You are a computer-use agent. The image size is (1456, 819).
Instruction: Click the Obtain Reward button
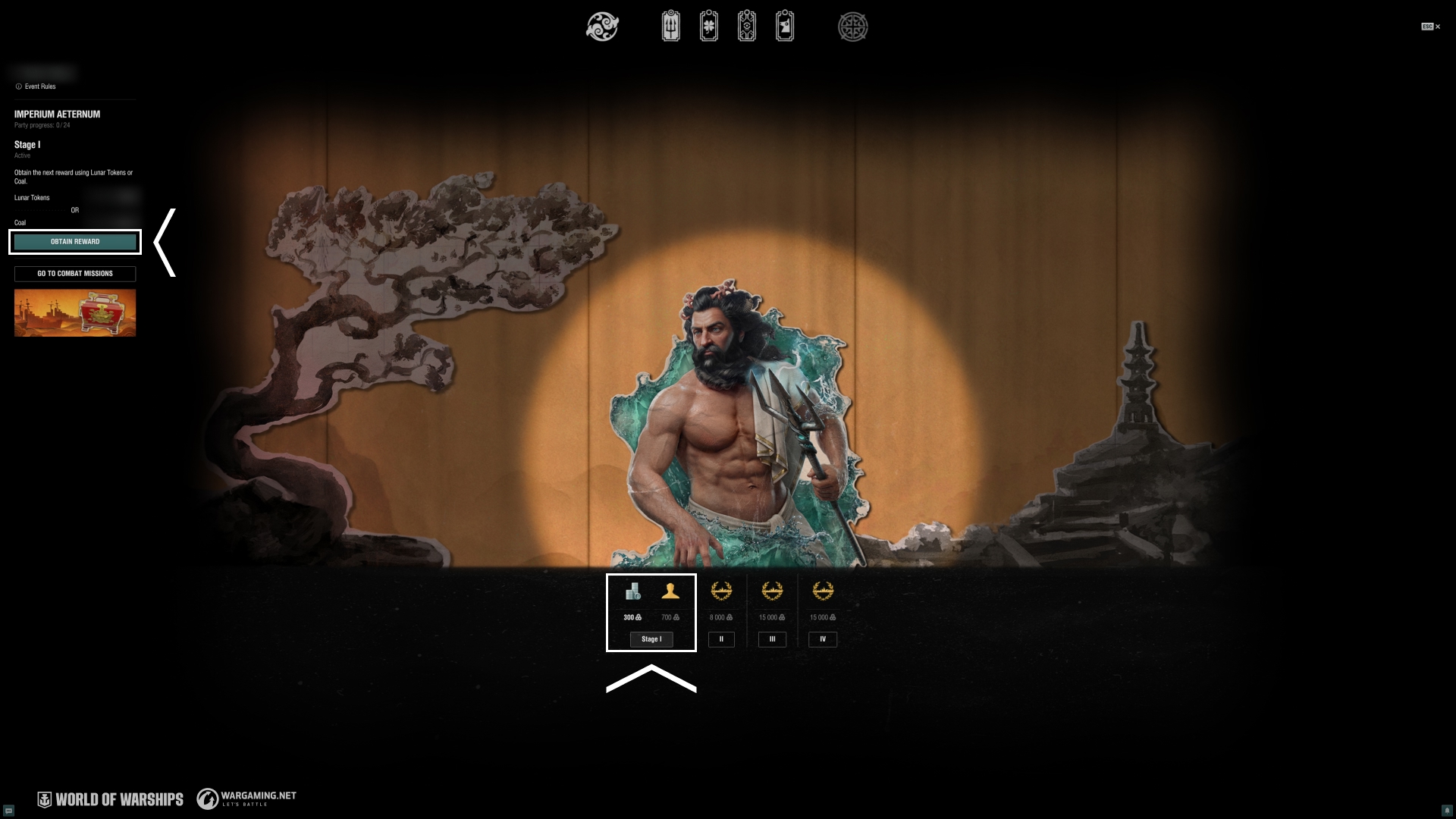(75, 242)
